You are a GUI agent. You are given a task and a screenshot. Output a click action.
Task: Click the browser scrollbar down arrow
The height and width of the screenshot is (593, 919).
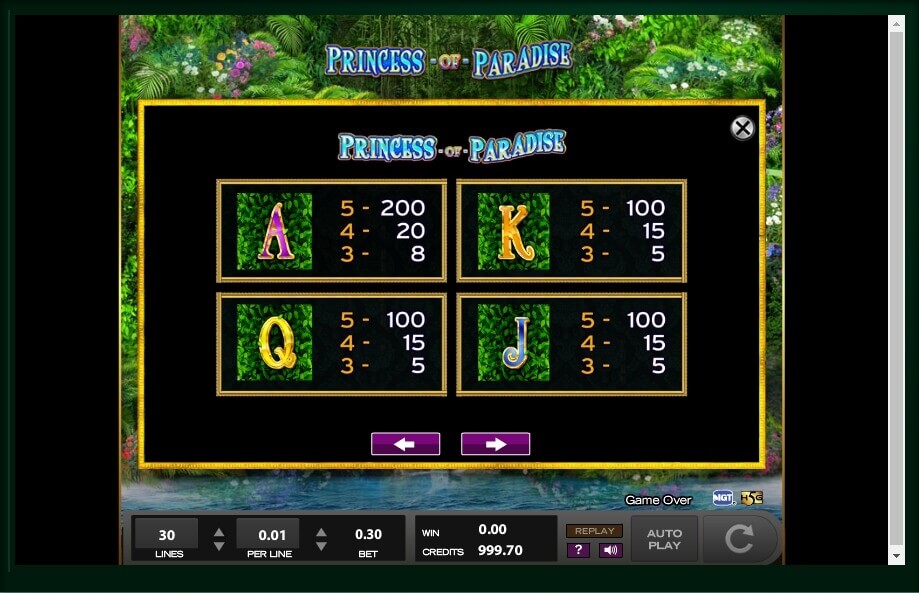(896, 555)
